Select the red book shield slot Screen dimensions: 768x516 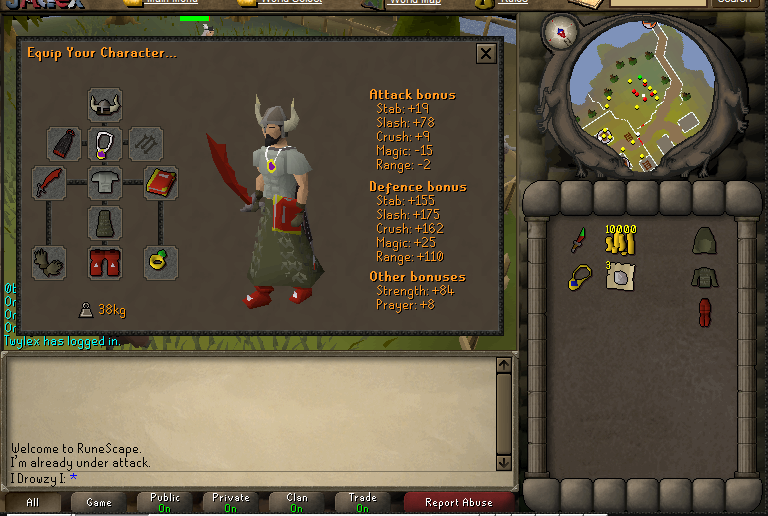tap(160, 183)
